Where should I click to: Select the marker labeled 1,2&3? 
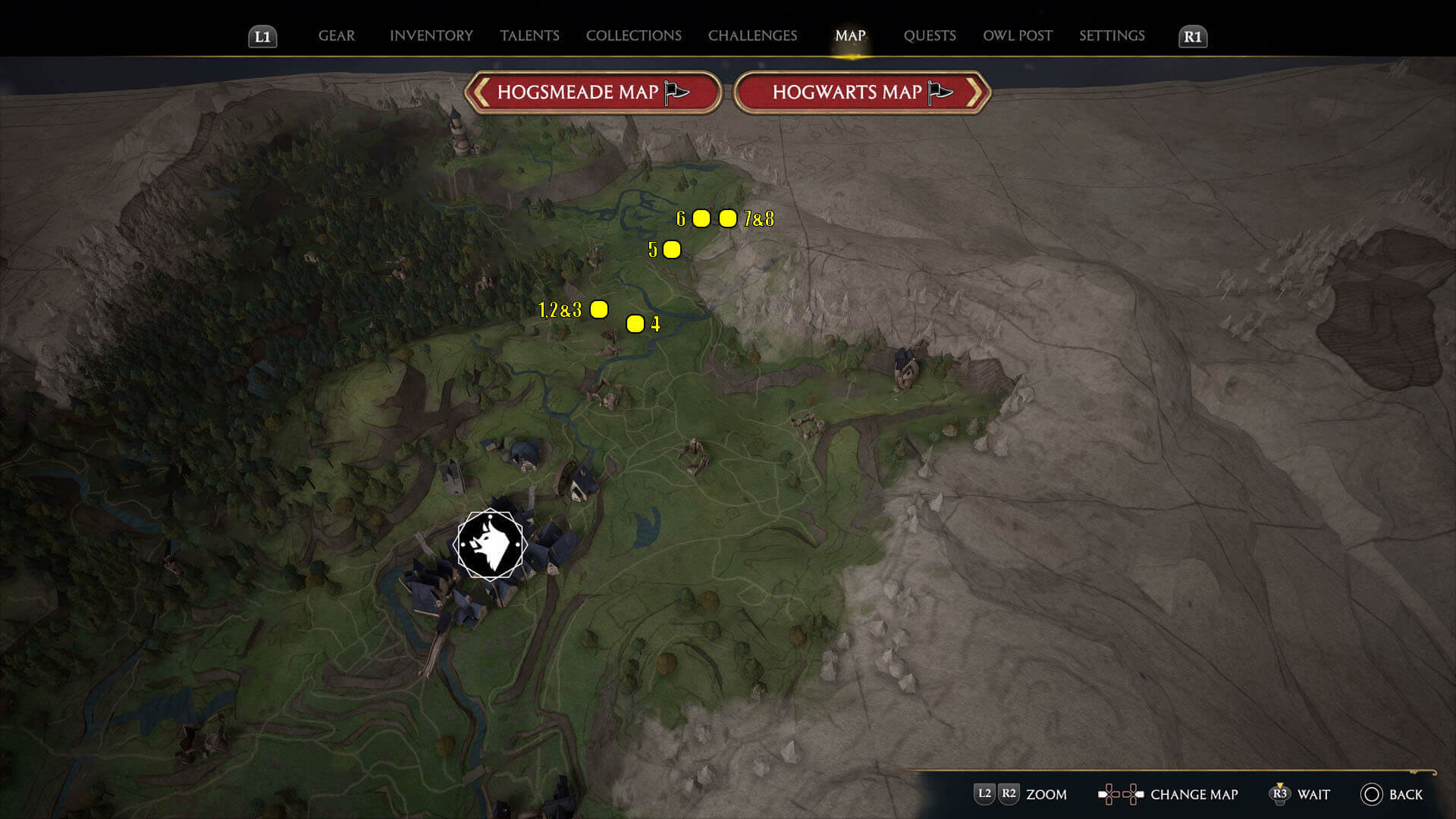tap(600, 309)
